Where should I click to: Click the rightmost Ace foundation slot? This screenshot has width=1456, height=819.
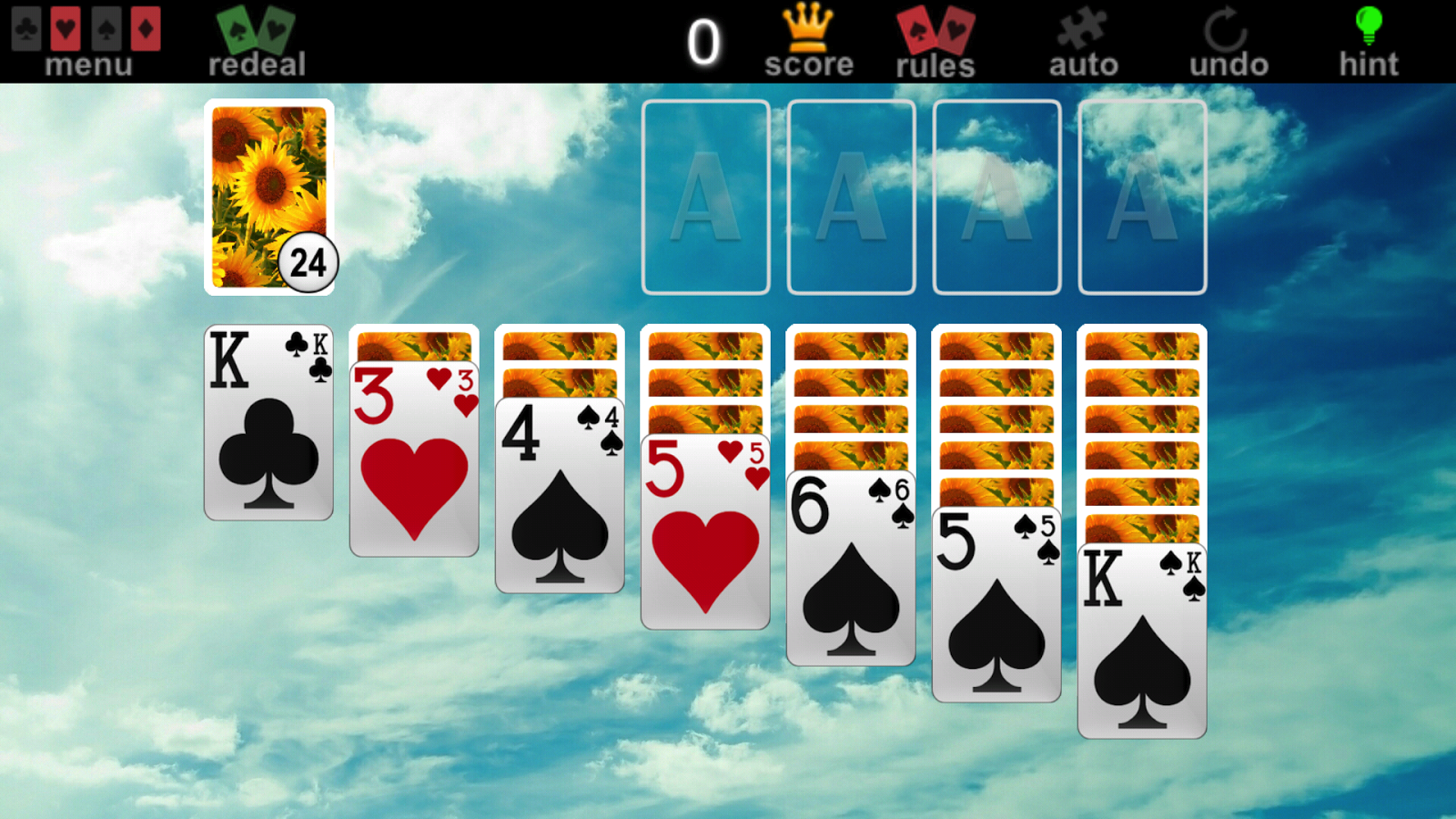tap(1141, 197)
